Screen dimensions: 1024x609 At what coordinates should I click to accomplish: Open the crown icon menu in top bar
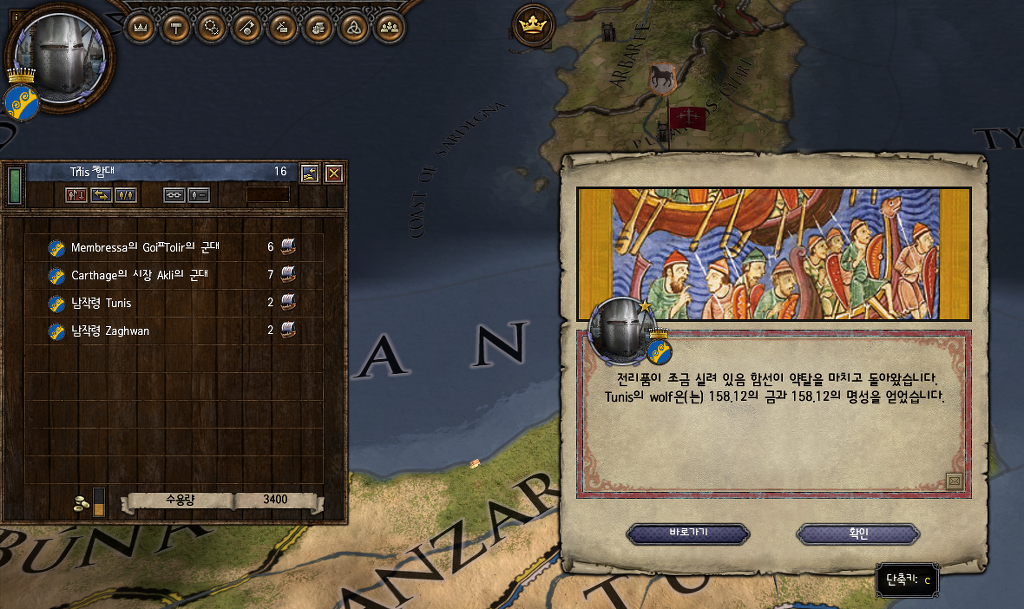[141, 28]
